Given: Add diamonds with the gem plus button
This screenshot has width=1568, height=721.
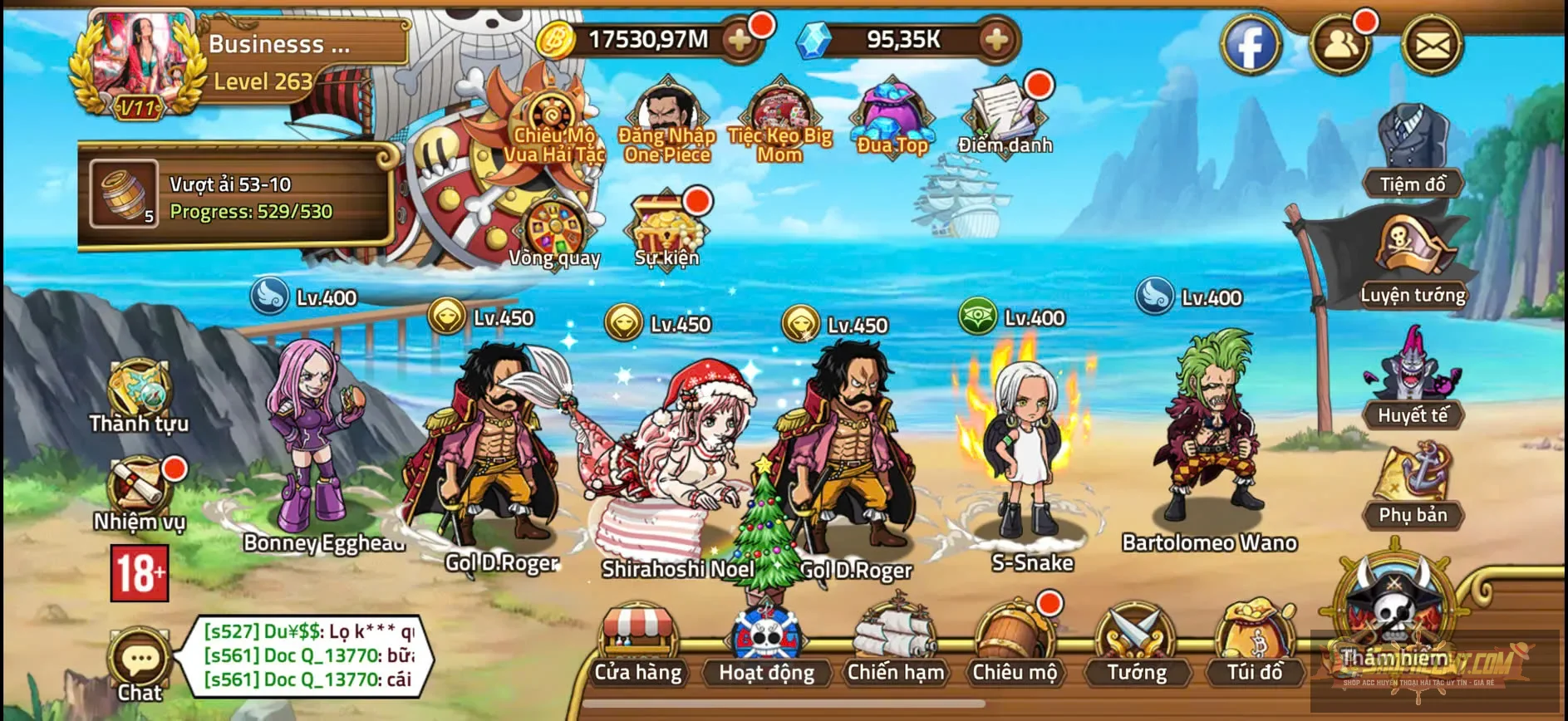Looking at the screenshot, I should coord(996,40).
